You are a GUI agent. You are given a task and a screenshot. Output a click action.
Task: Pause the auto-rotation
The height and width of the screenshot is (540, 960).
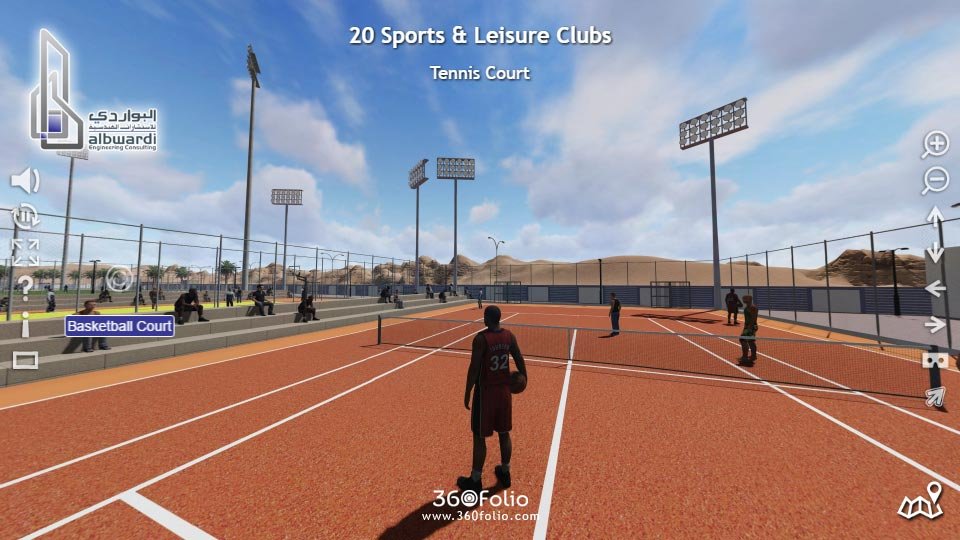click(25, 215)
